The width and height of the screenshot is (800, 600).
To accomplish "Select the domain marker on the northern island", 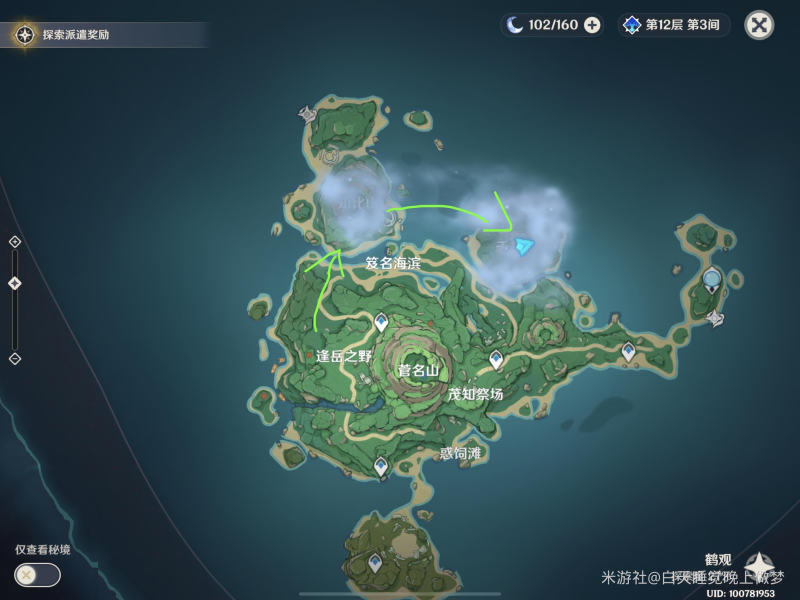I will tap(308, 114).
